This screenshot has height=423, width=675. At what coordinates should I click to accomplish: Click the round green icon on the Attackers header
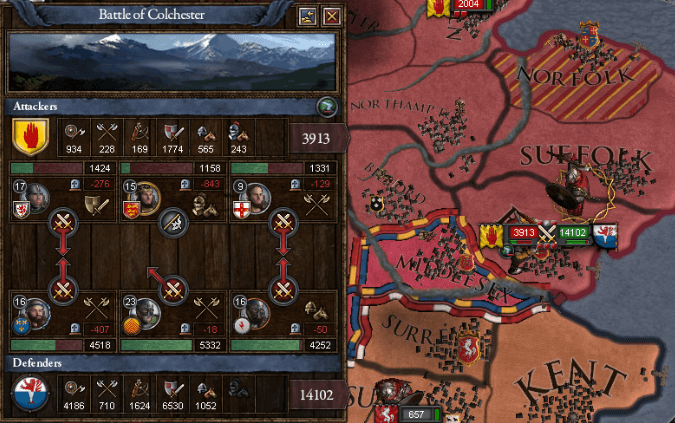[x=325, y=106]
